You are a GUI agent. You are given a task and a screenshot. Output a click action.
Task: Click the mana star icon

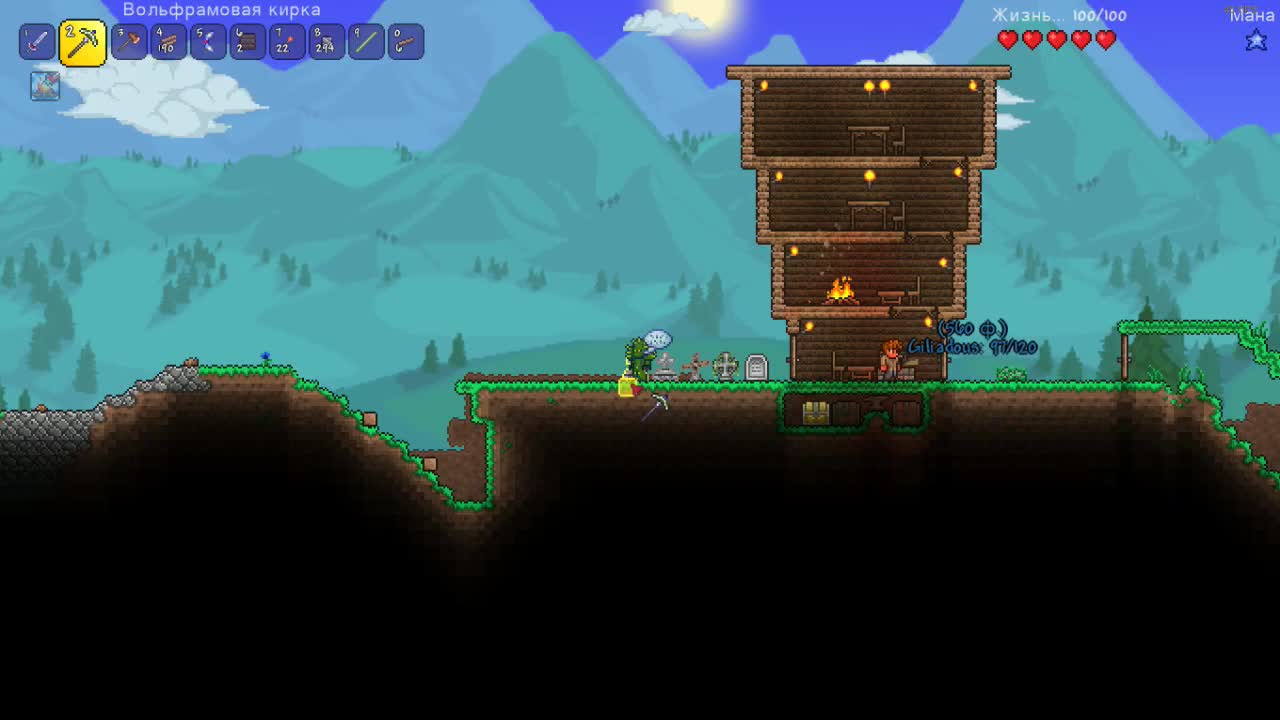click(1258, 40)
